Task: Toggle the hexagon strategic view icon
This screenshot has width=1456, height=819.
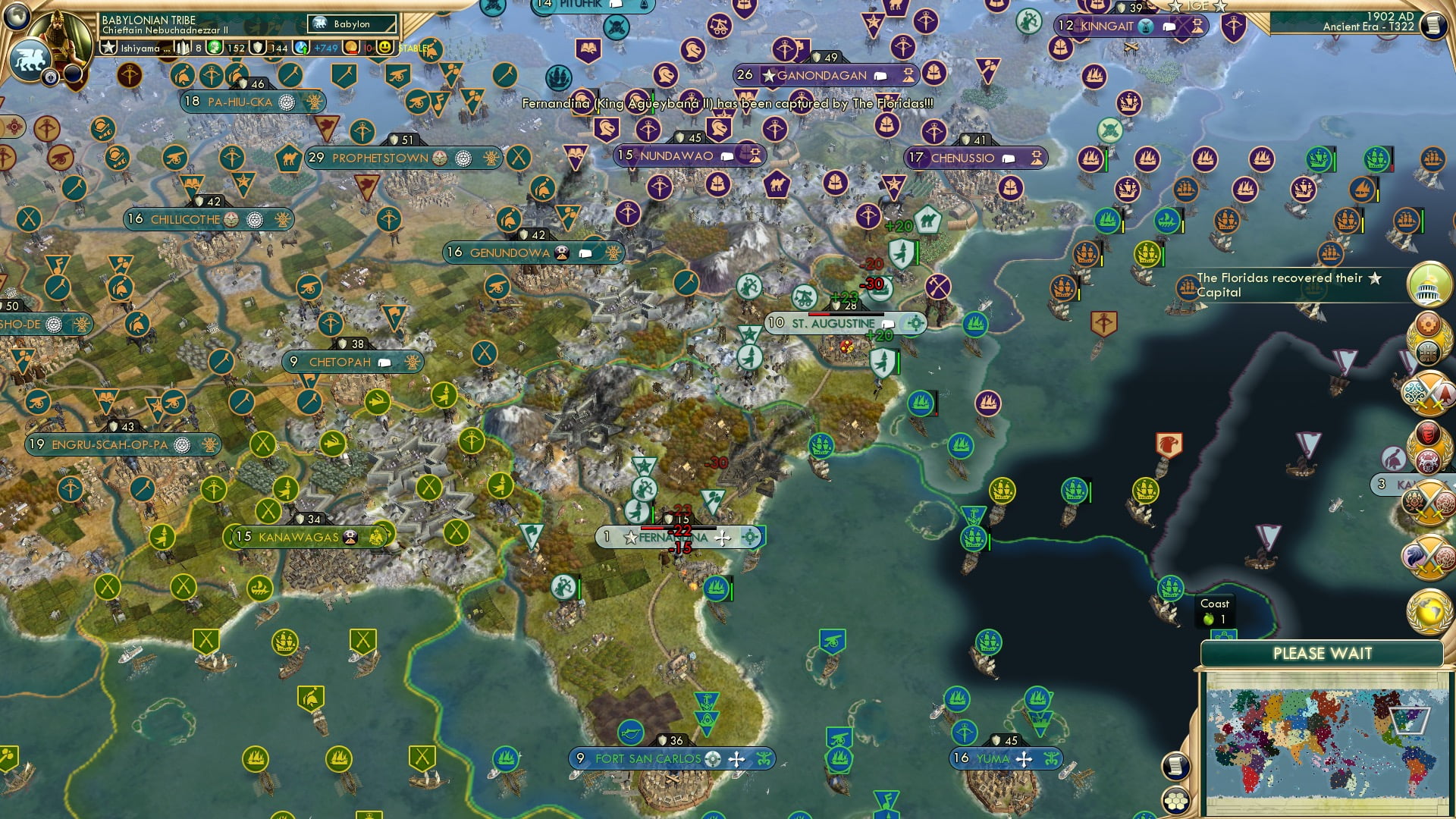Action: tap(1176, 801)
